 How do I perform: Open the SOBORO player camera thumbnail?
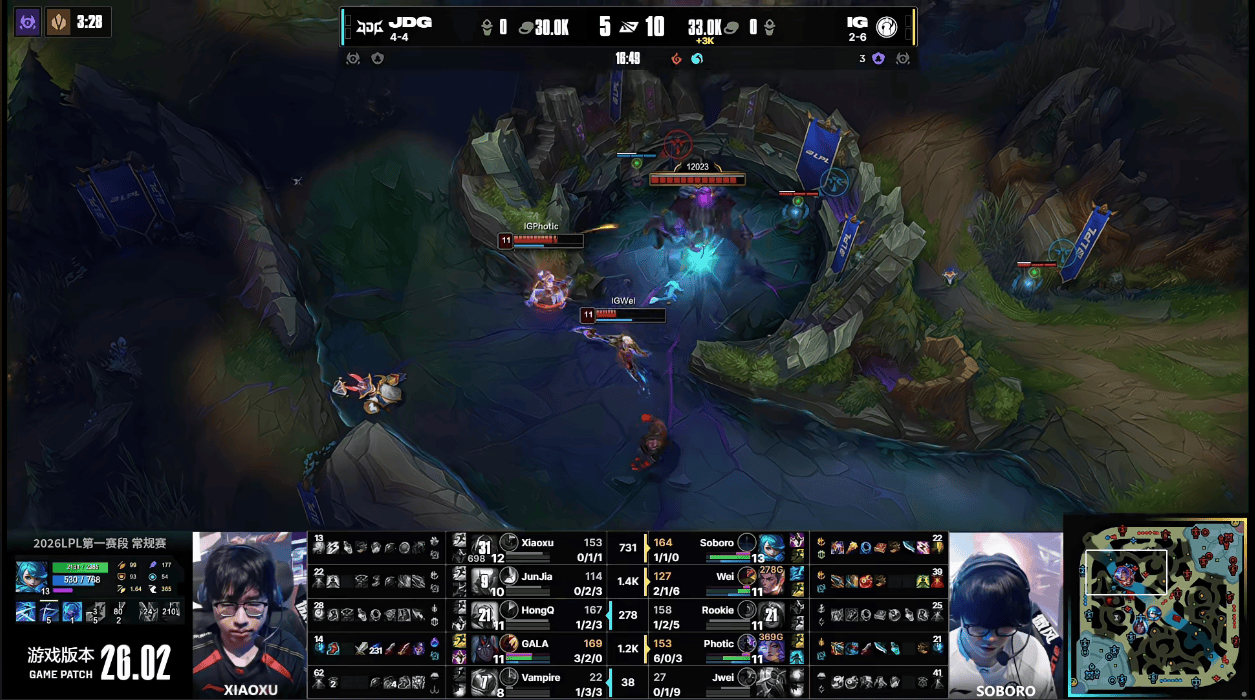click(1005, 614)
